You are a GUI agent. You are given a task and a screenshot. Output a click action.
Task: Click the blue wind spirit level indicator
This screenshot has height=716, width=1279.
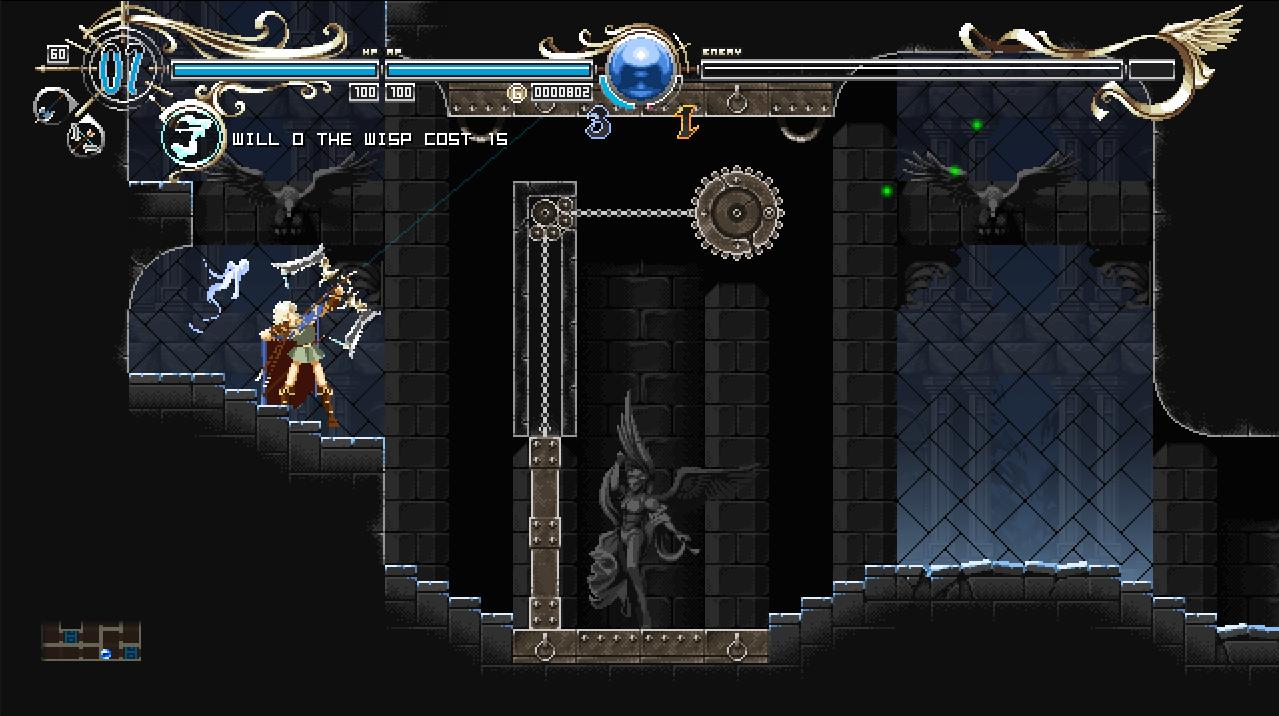click(598, 124)
